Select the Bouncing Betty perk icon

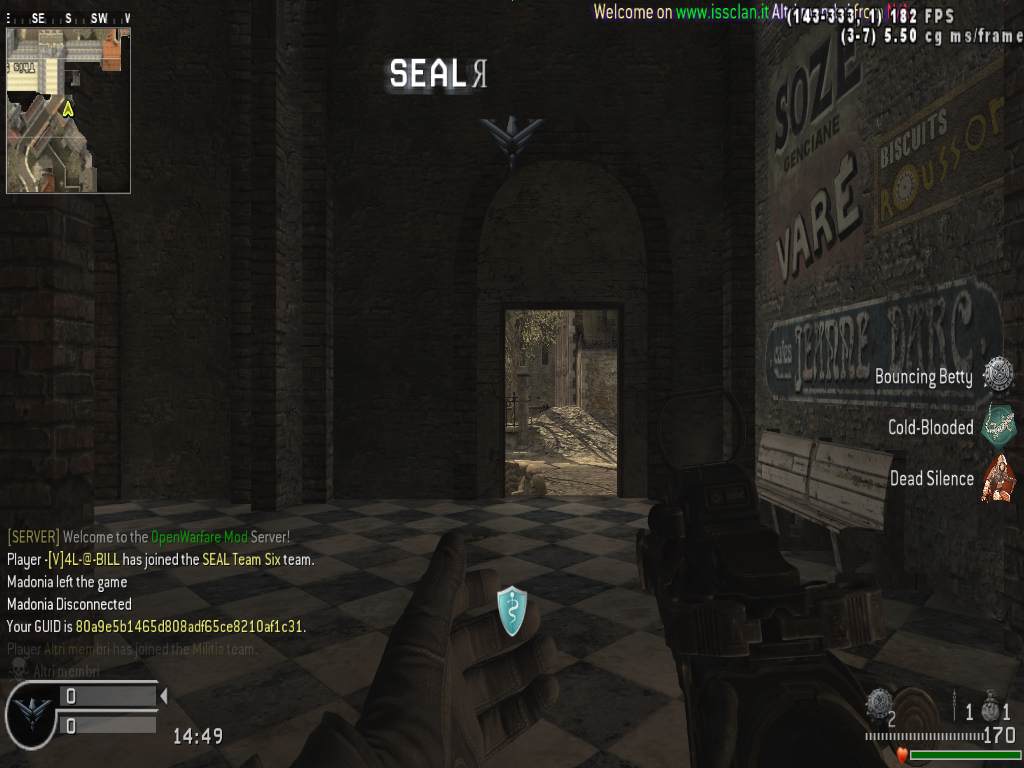997,375
